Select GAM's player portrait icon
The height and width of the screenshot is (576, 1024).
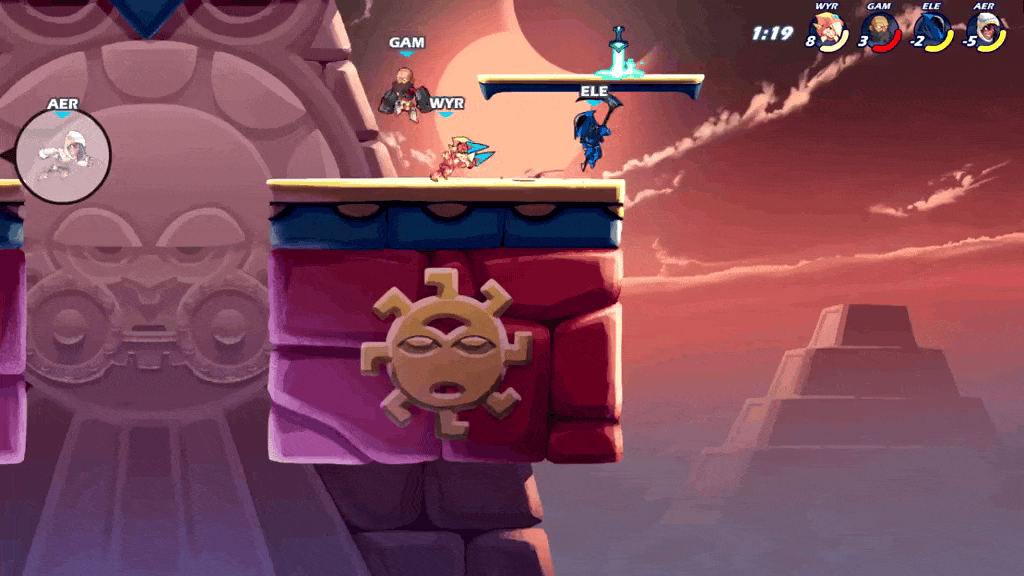[882, 31]
